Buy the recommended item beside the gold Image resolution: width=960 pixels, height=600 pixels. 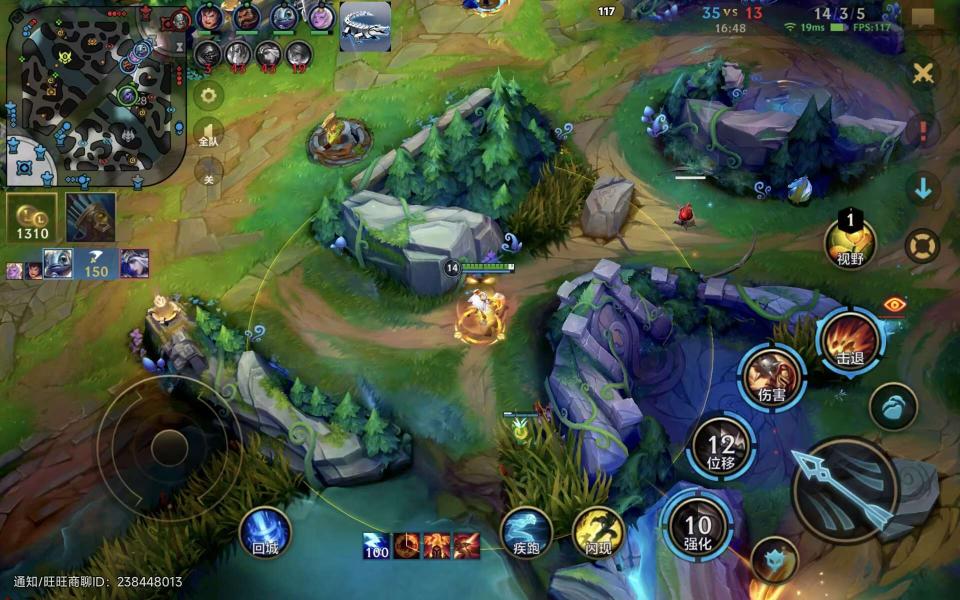(90, 217)
